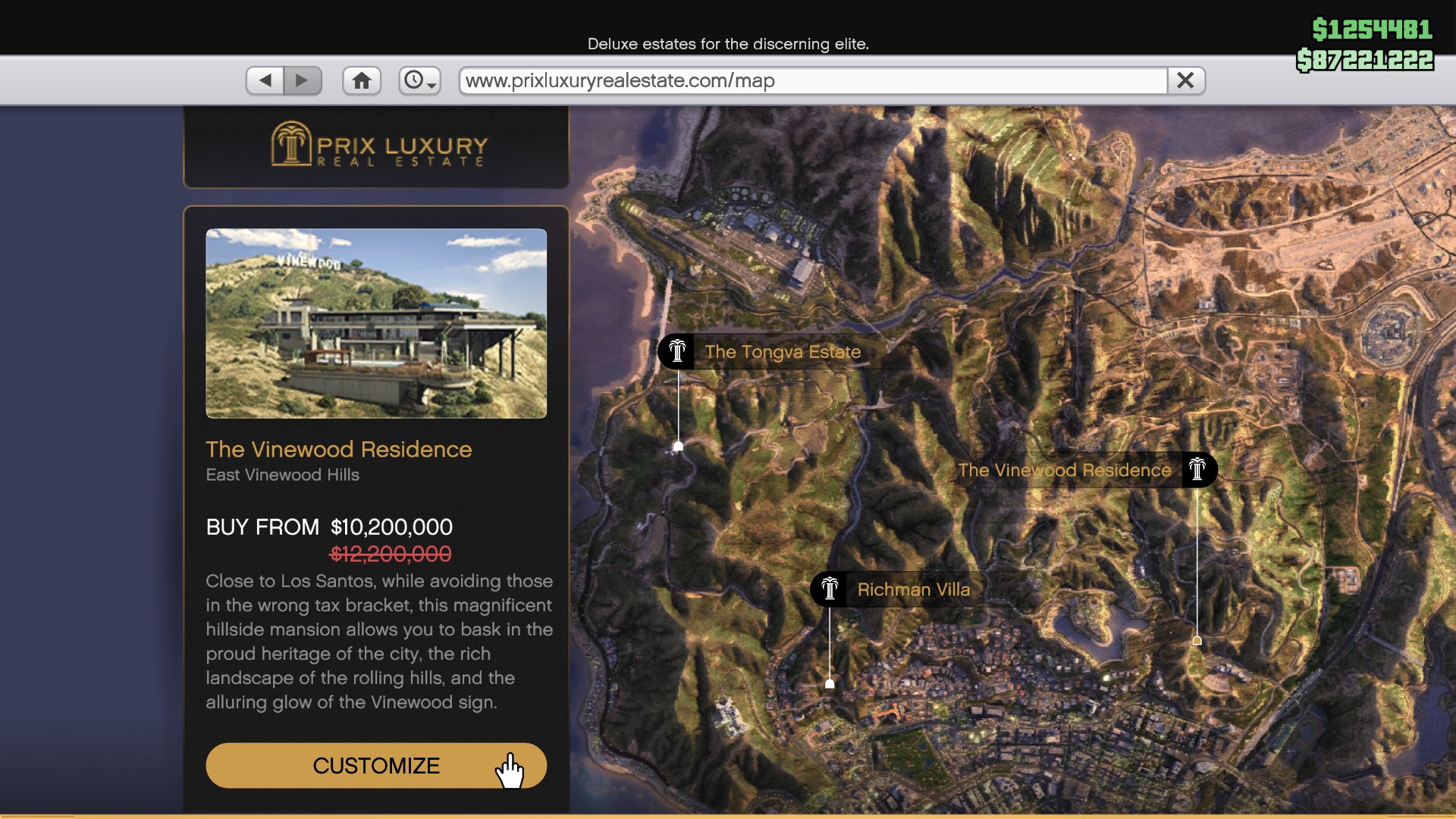Viewport: 1456px width, 819px height.
Task: Click the back navigation arrow
Action: [x=264, y=80]
